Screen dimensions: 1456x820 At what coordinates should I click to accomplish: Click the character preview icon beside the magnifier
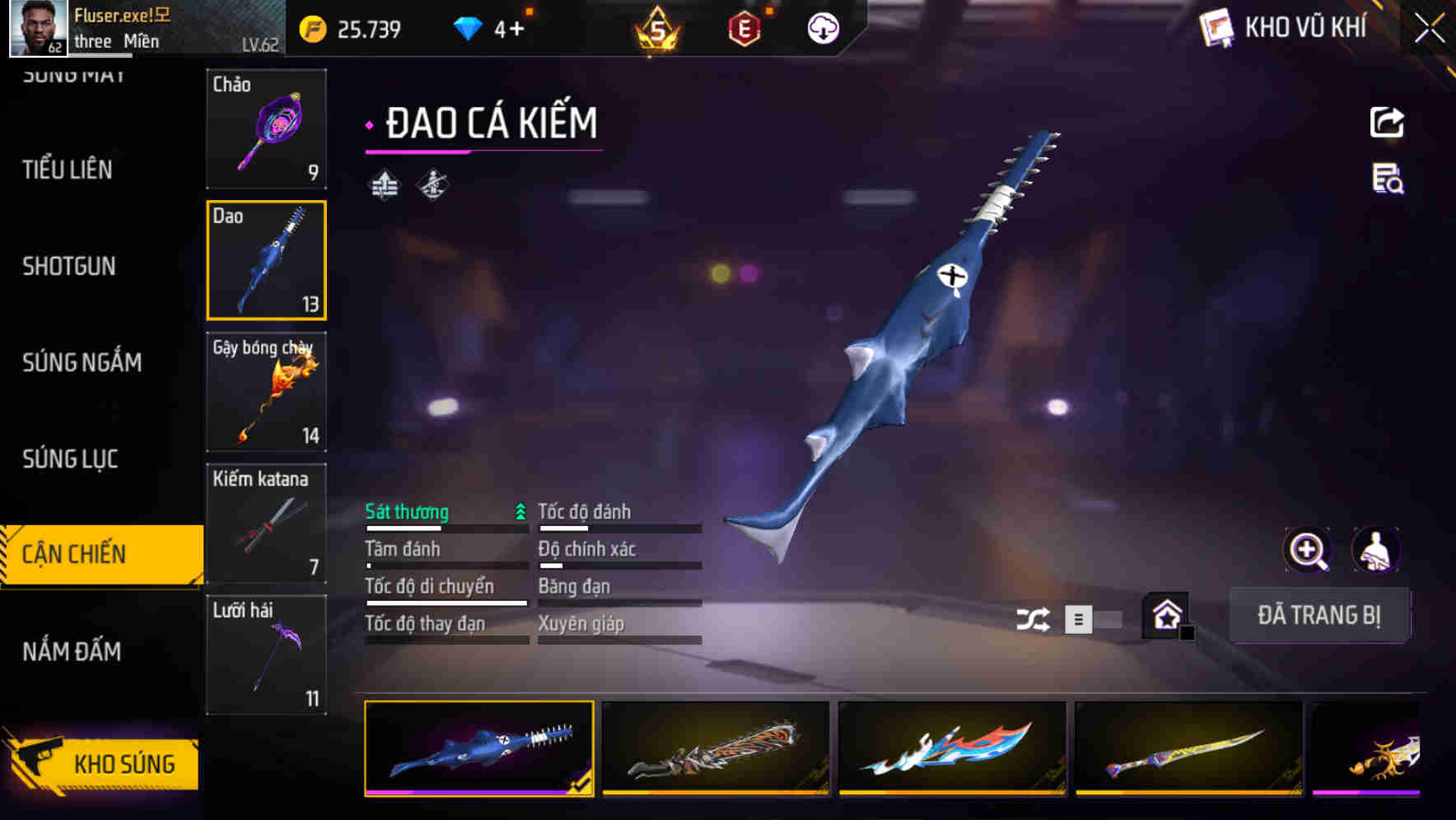[x=1377, y=550]
